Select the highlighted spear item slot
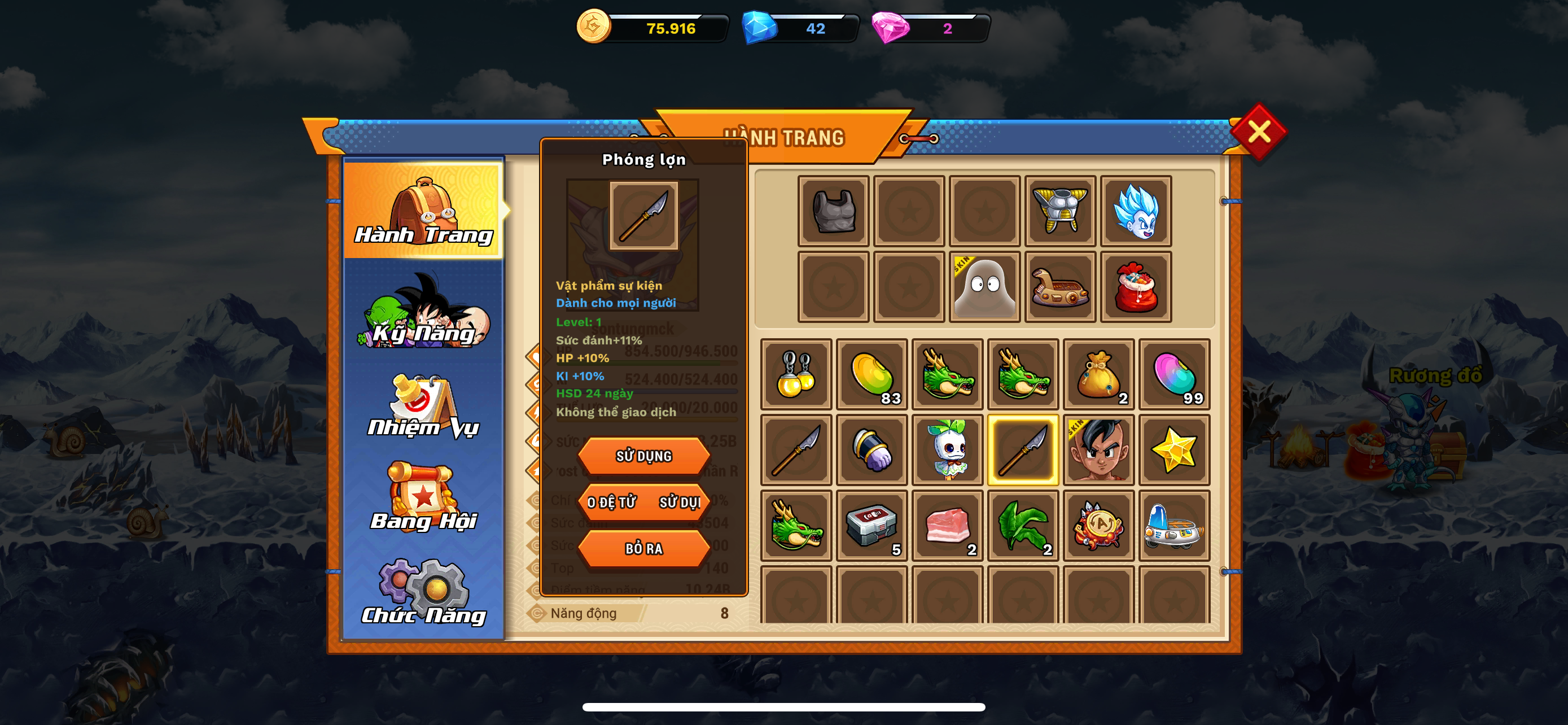Screen dimensions: 1568x725 click(x=1023, y=450)
